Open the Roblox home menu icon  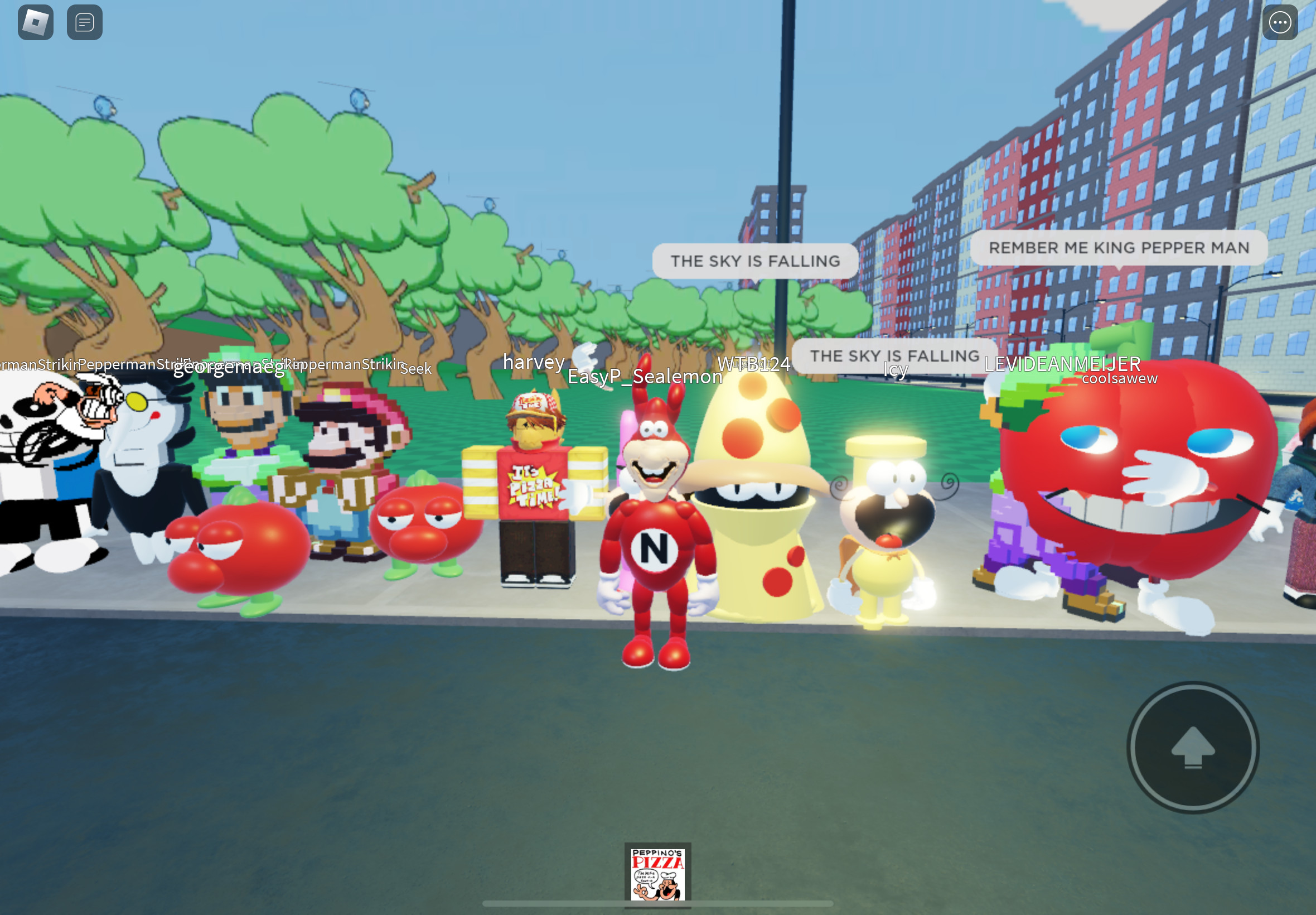(x=35, y=22)
